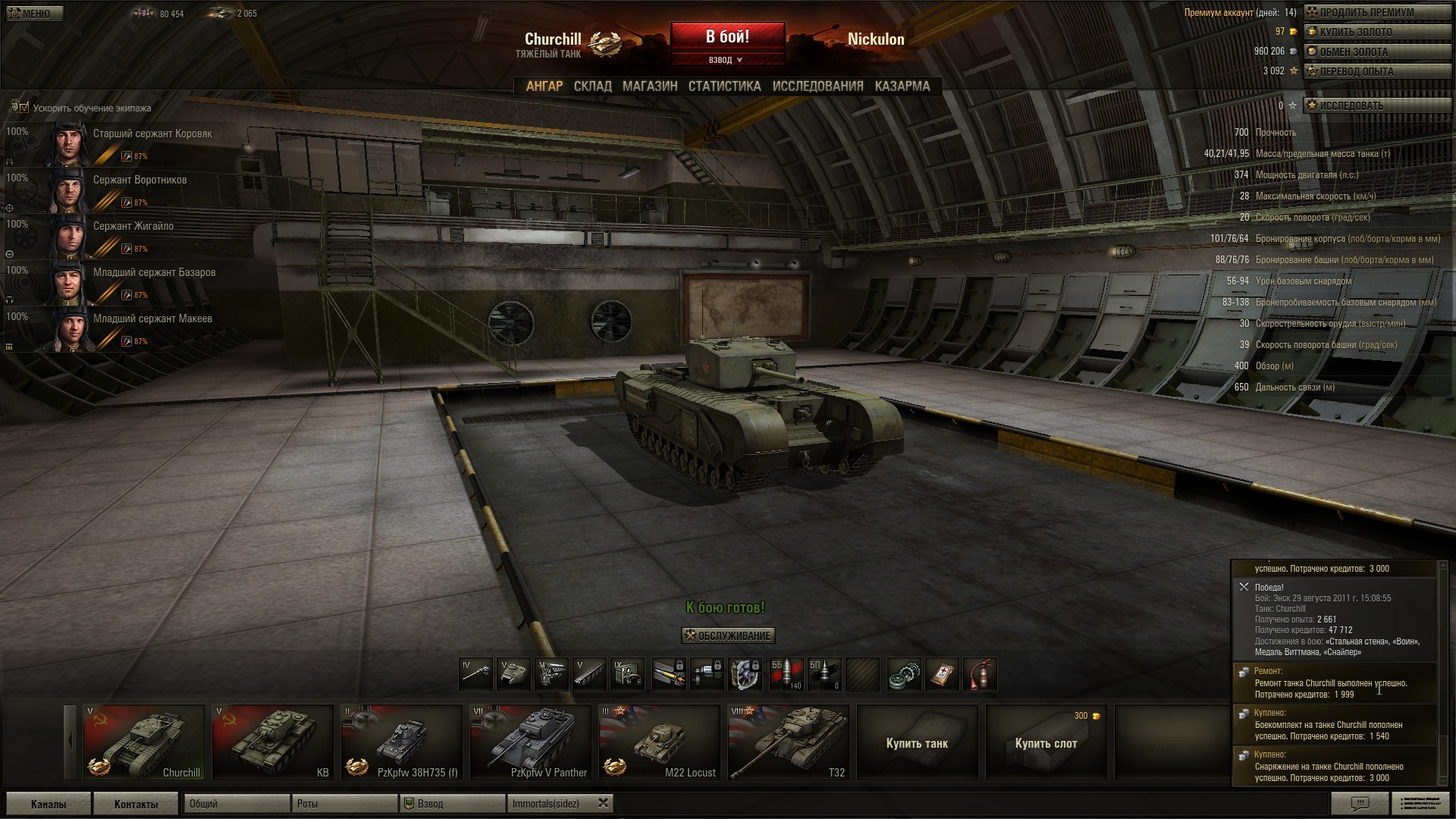Select the PzKpfw V Panther tank
Screen dimensions: 1456x819
click(531, 742)
